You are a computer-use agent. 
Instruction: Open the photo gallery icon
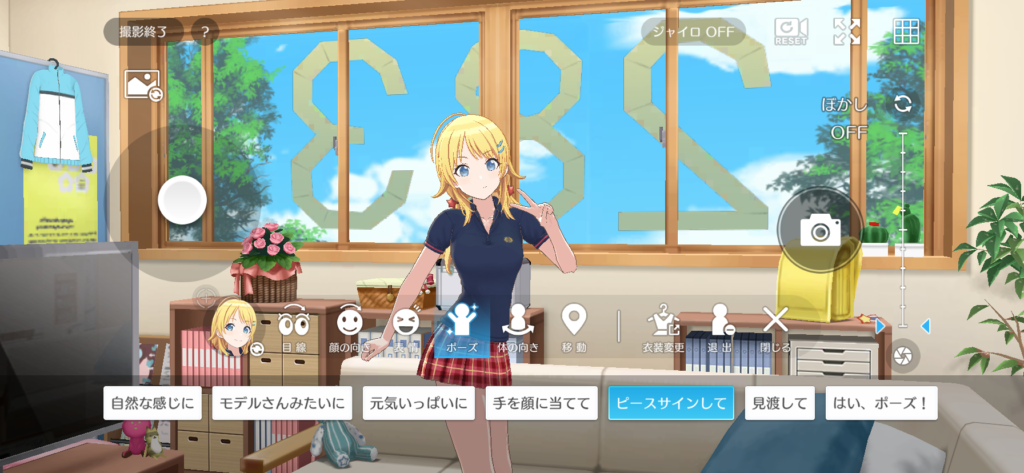point(142,86)
